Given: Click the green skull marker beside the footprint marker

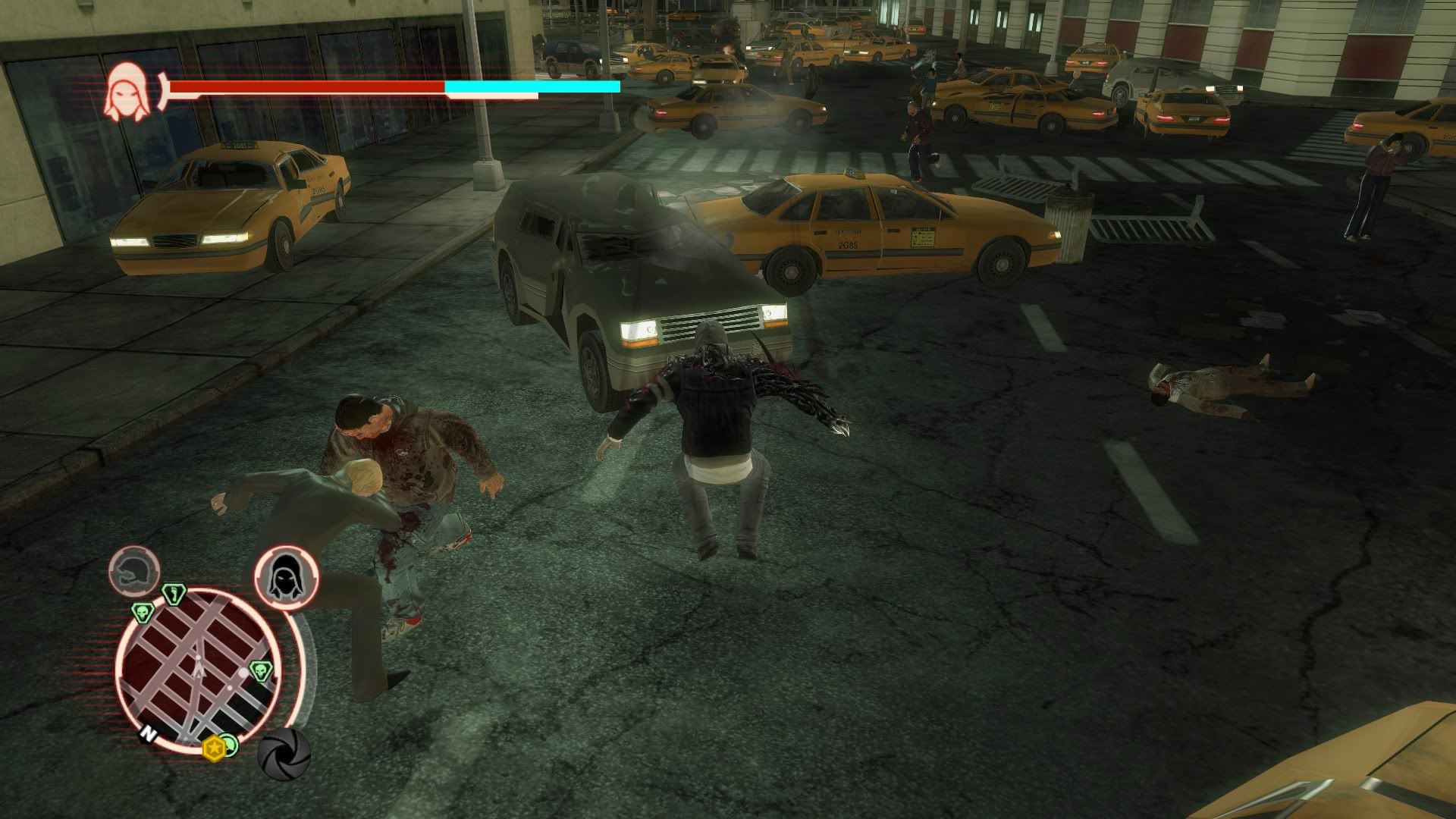Looking at the screenshot, I should click(x=142, y=612).
